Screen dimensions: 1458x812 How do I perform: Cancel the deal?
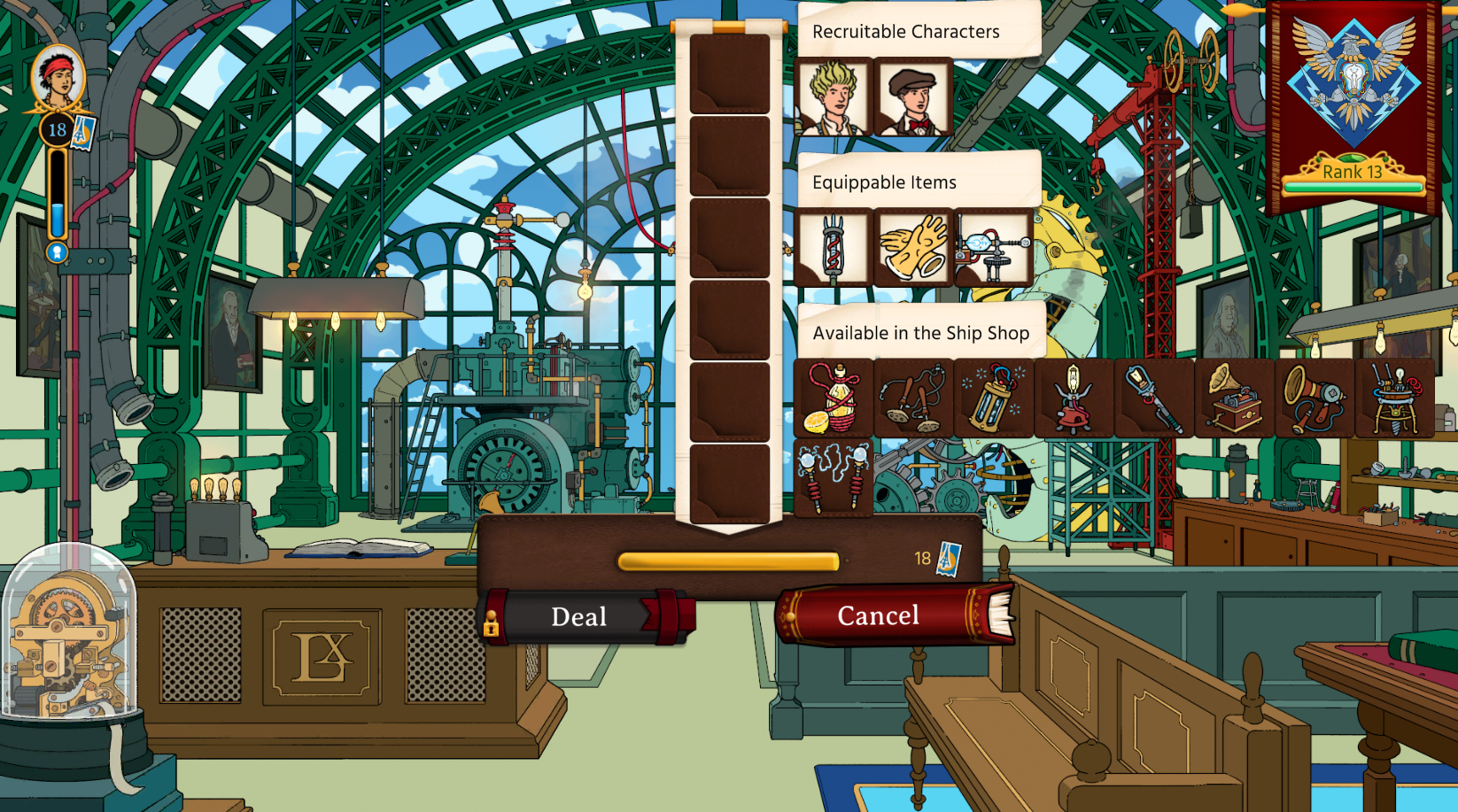[x=879, y=615]
